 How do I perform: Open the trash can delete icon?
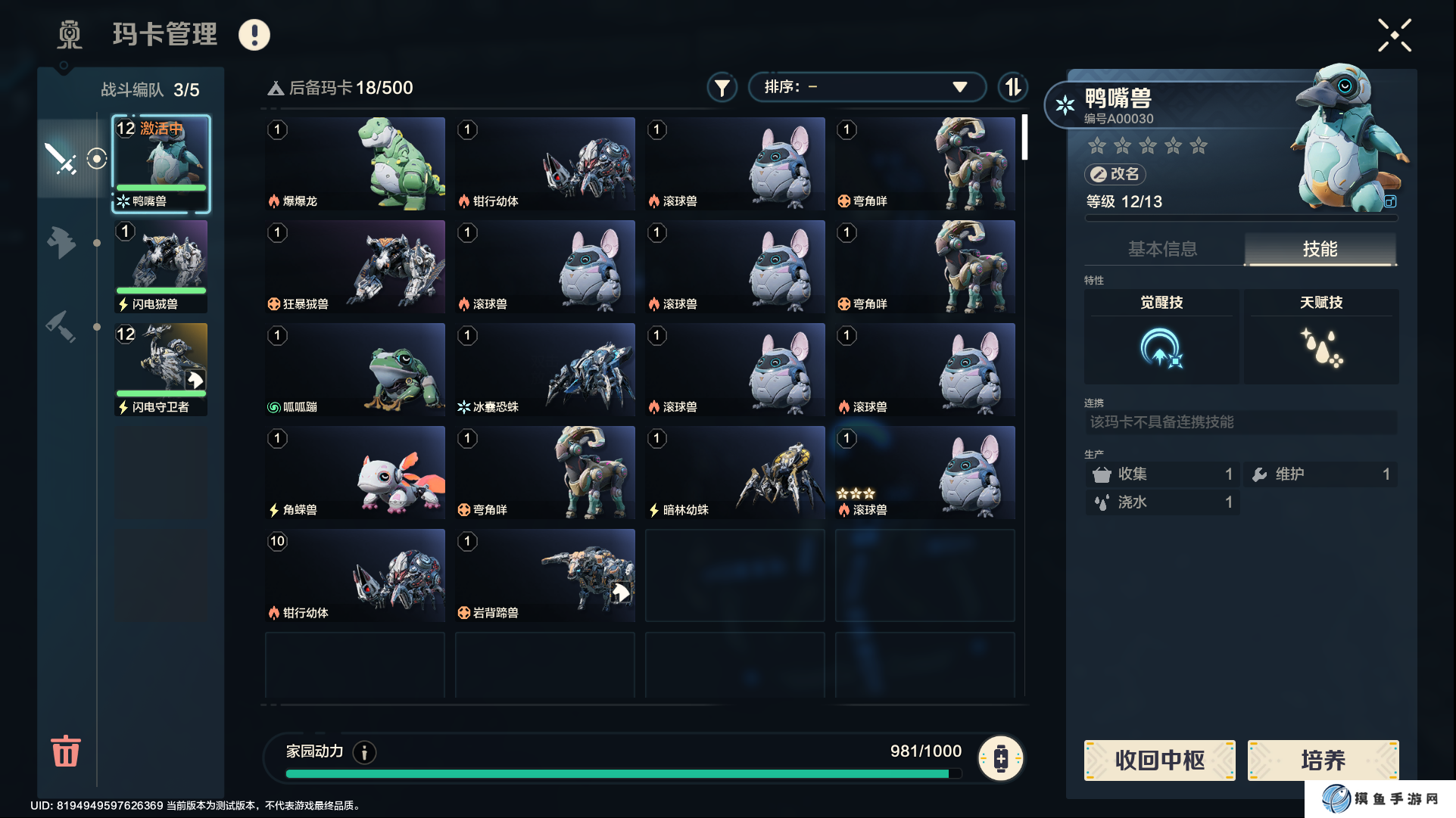click(65, 751)
